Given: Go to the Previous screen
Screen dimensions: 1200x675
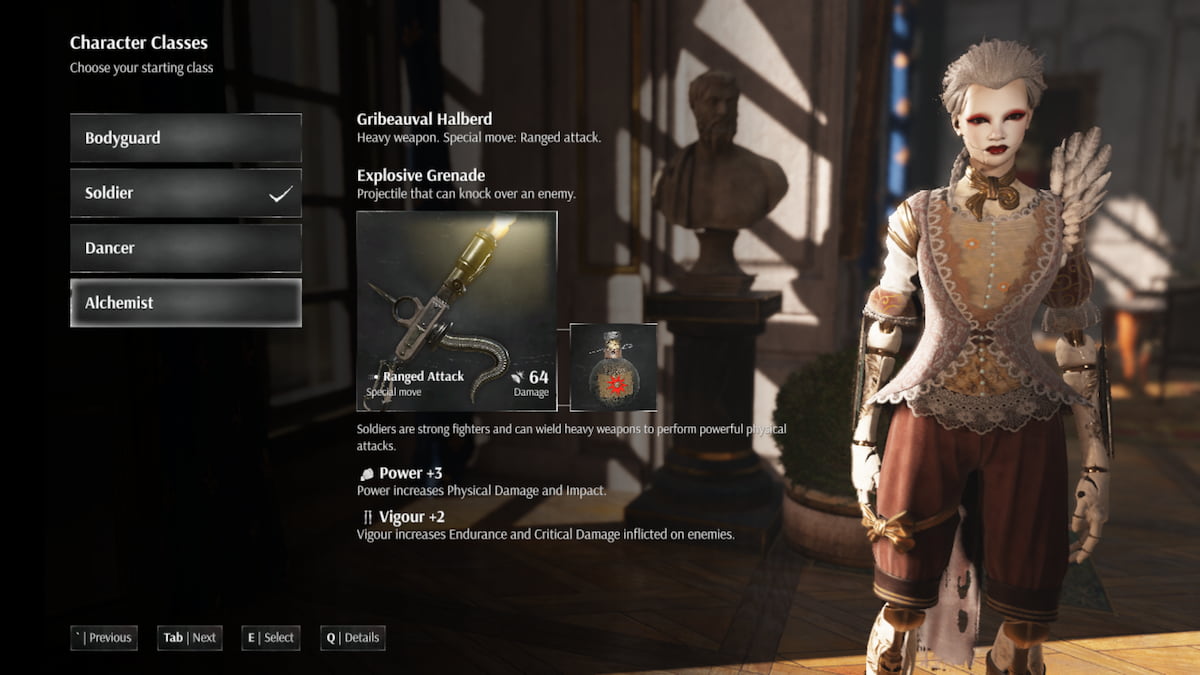Looking at the screenshot, I should 104,637.
